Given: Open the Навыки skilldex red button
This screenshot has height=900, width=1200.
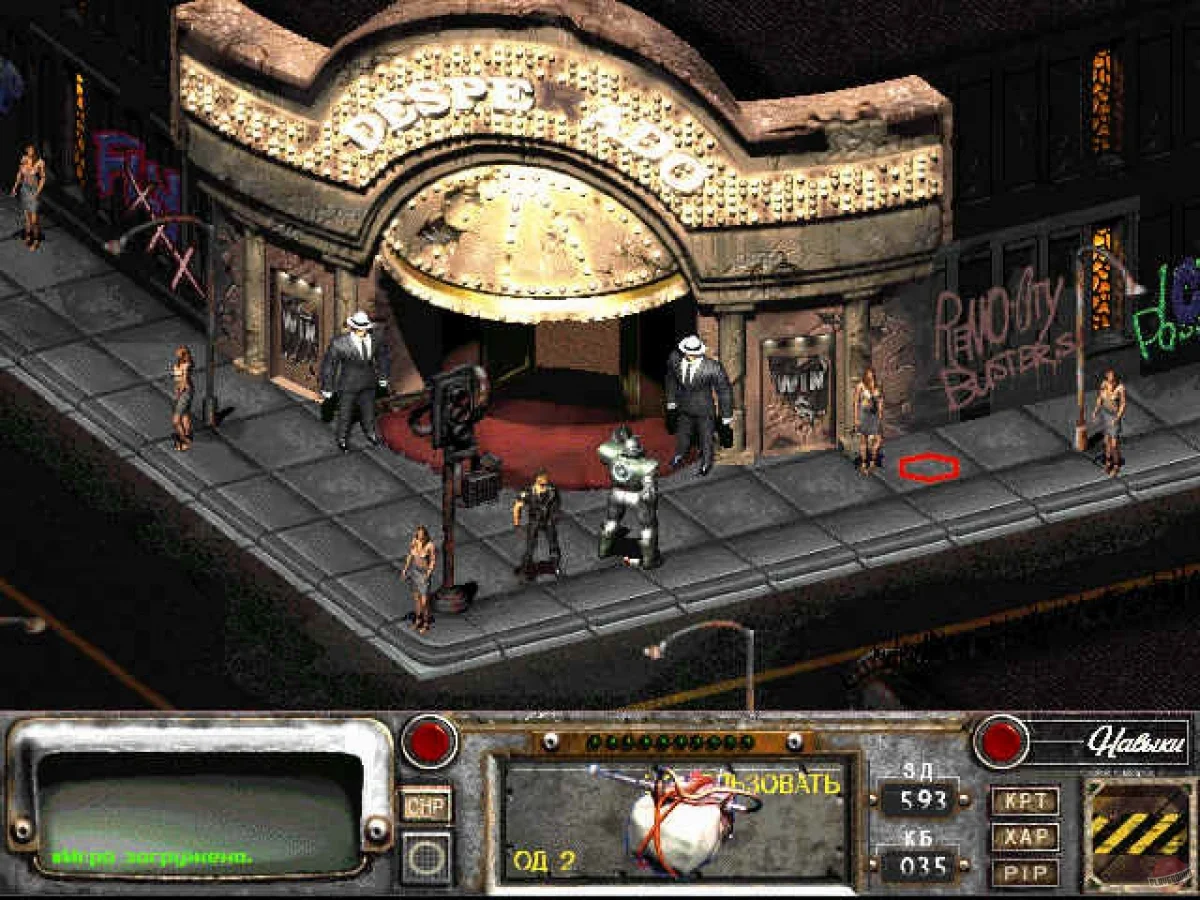Looking at the screenshot, I should (x=1002, y=741).
